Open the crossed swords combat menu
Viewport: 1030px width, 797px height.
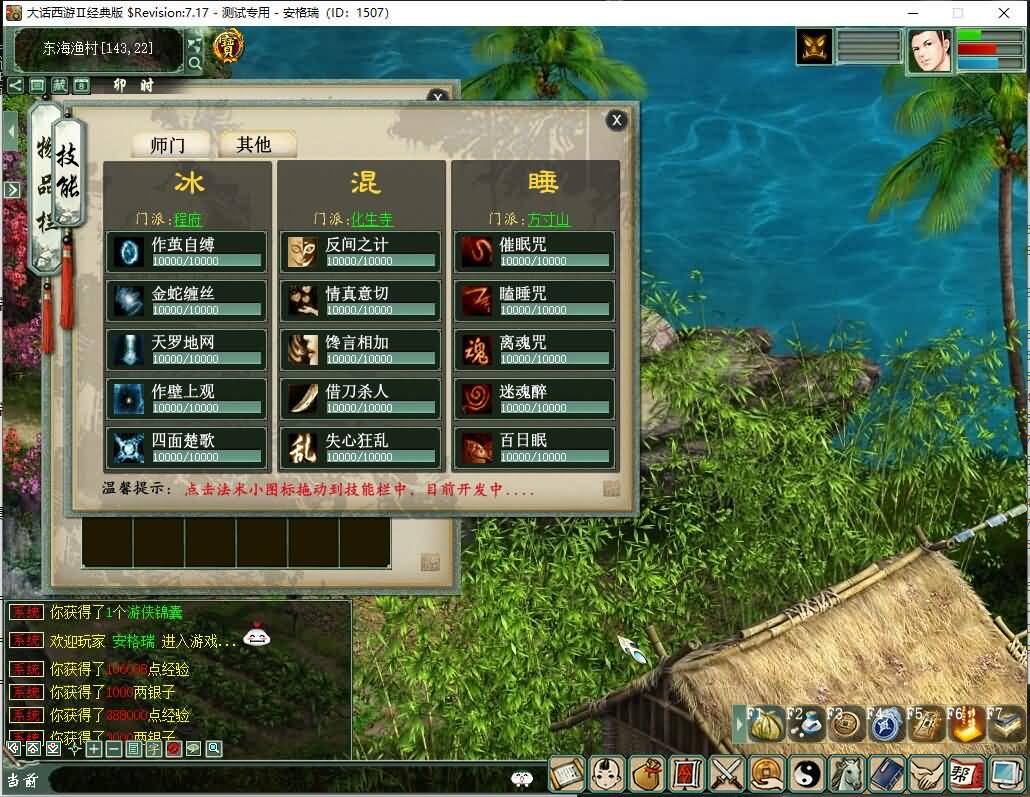(x=724, y=773)
